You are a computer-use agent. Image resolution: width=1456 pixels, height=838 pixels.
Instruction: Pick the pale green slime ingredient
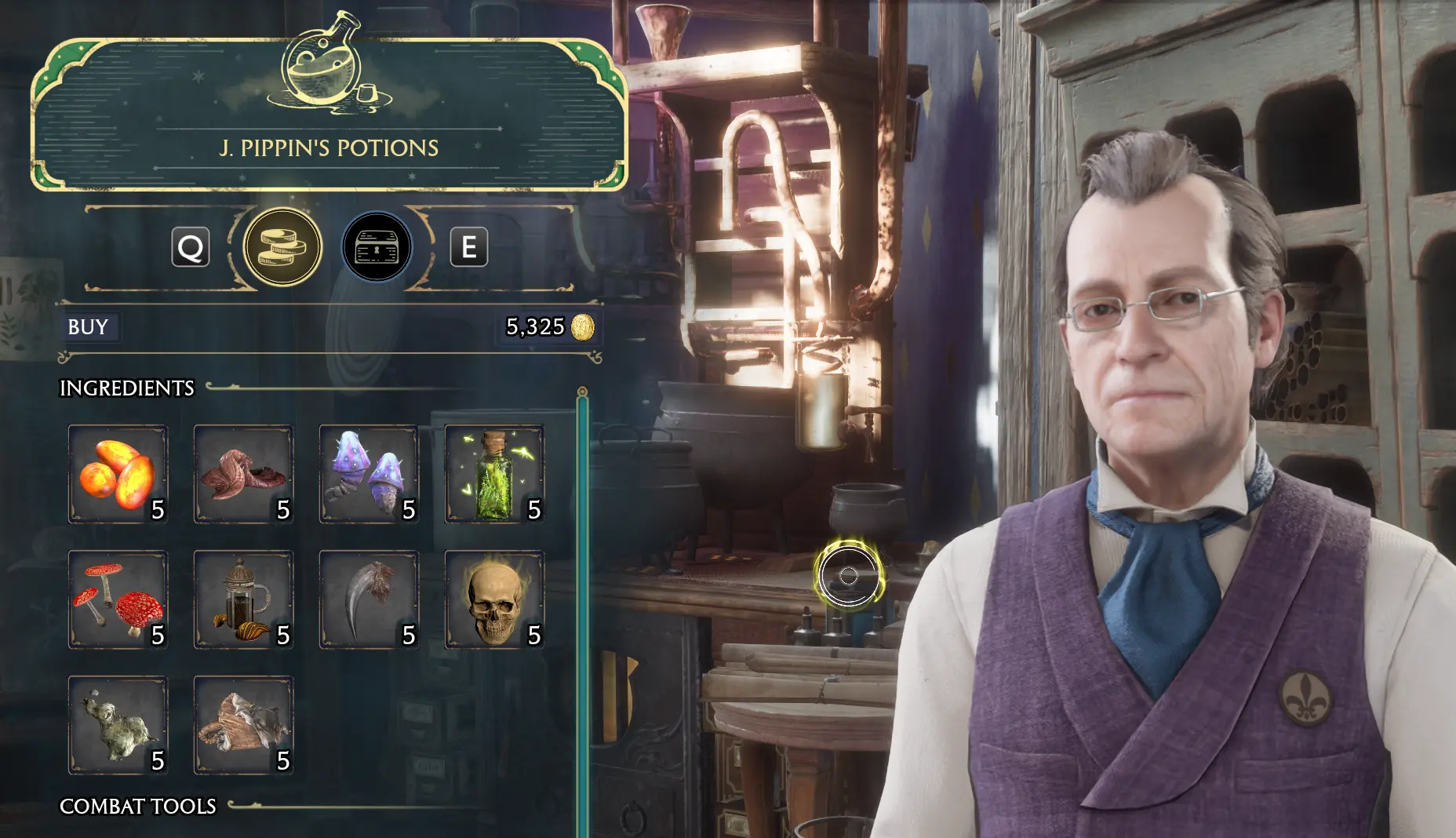[x=118, y=725]
